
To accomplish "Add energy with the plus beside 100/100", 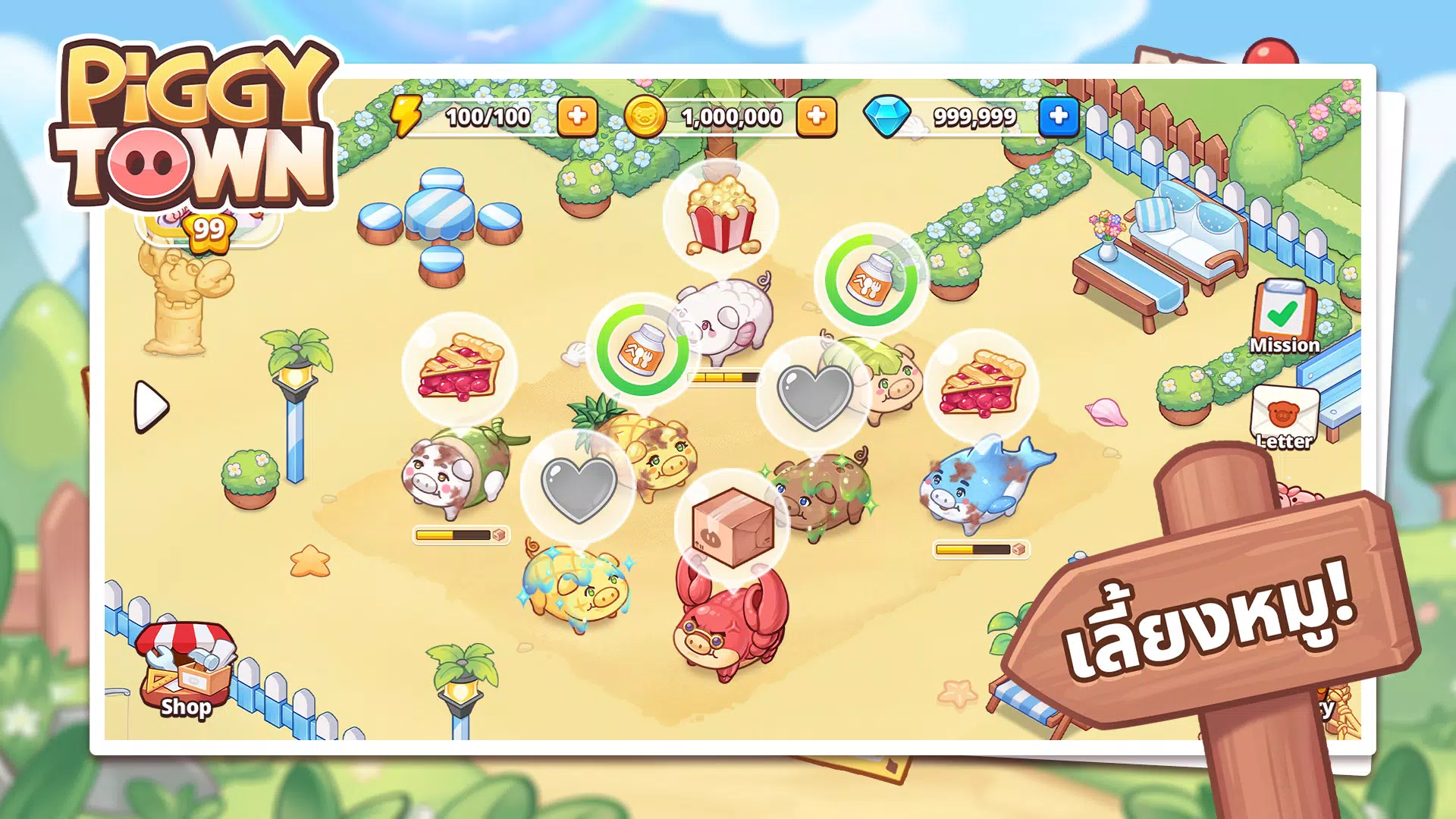I will 578,117.
